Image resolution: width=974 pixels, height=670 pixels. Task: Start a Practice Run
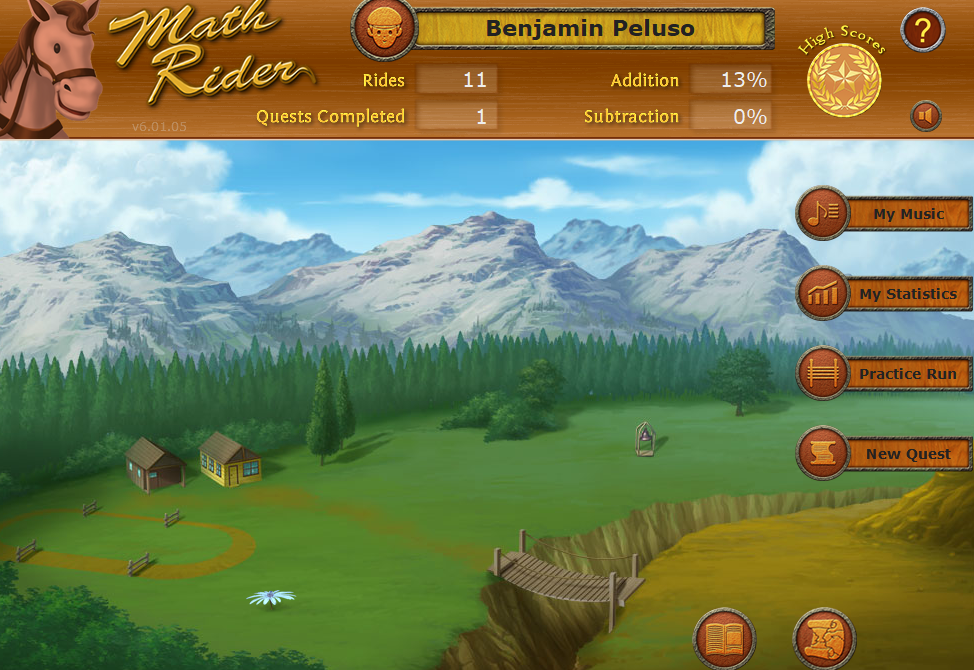[886, 374]
